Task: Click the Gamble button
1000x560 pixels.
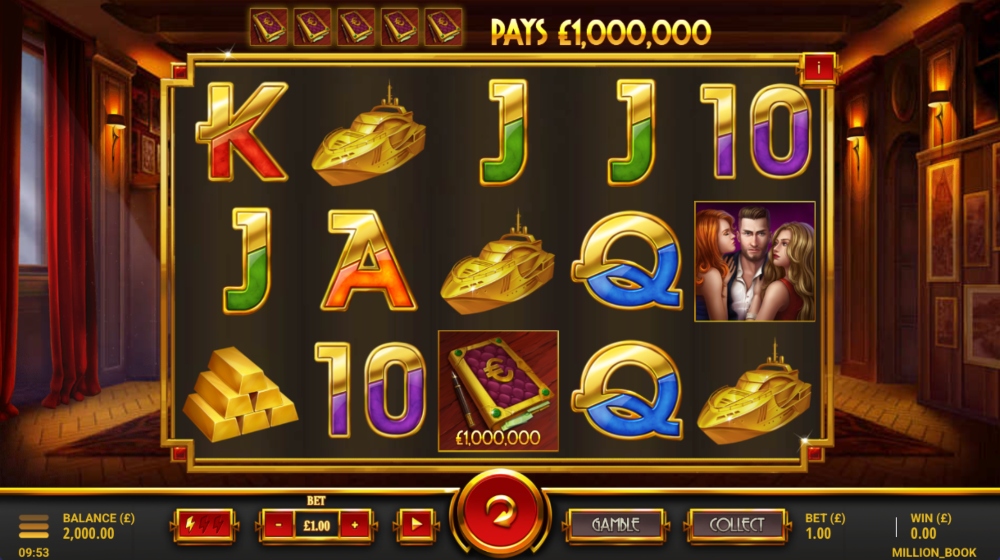Action: 615,524
